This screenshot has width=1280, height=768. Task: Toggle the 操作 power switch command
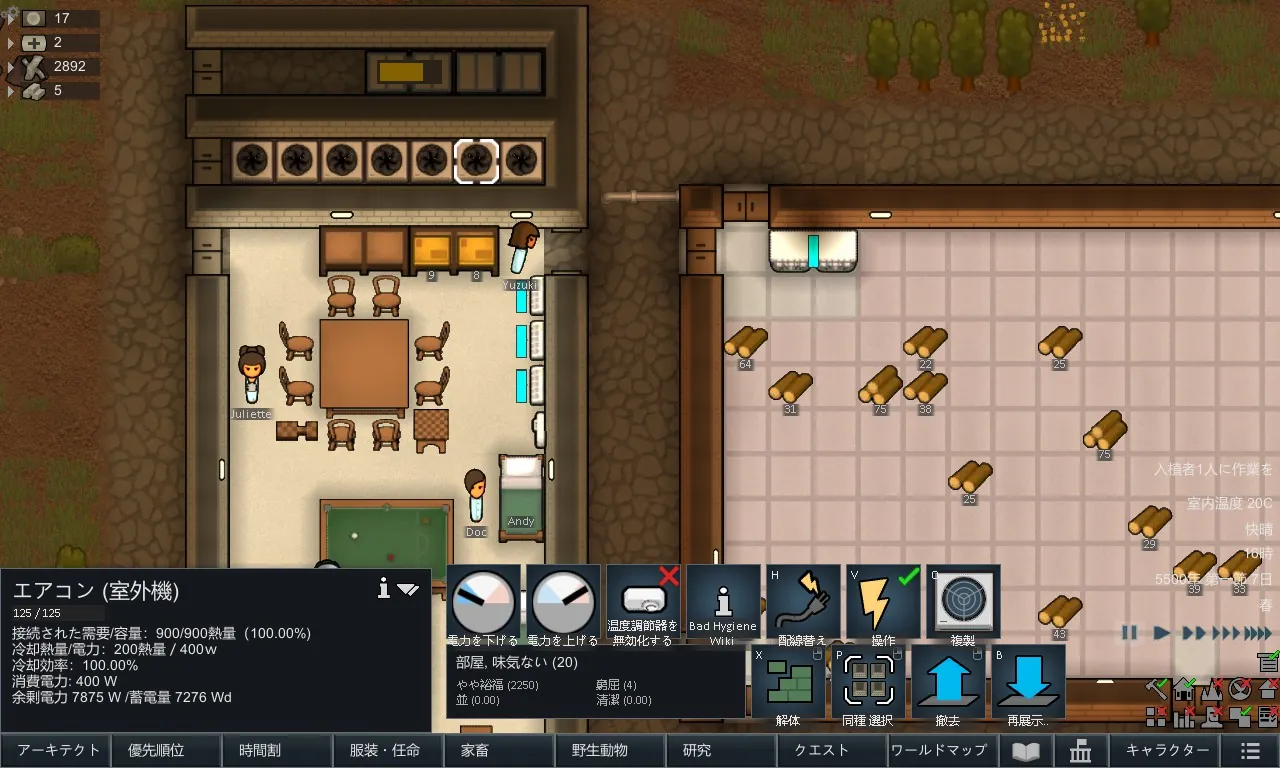[883, 603]
